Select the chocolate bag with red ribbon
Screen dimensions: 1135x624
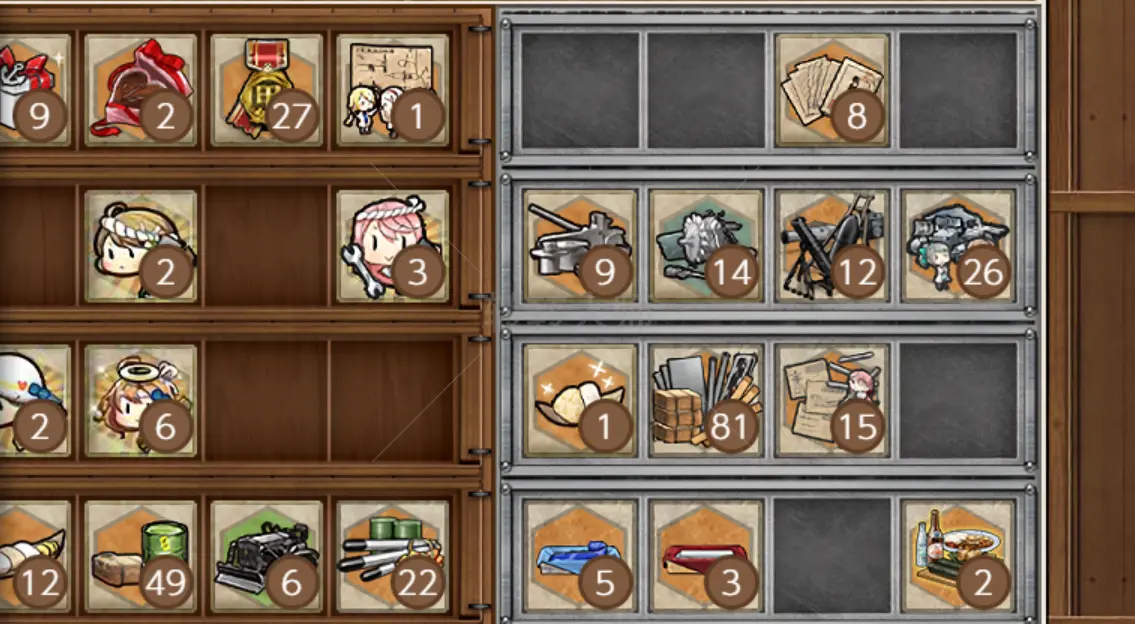pos(140,90)
